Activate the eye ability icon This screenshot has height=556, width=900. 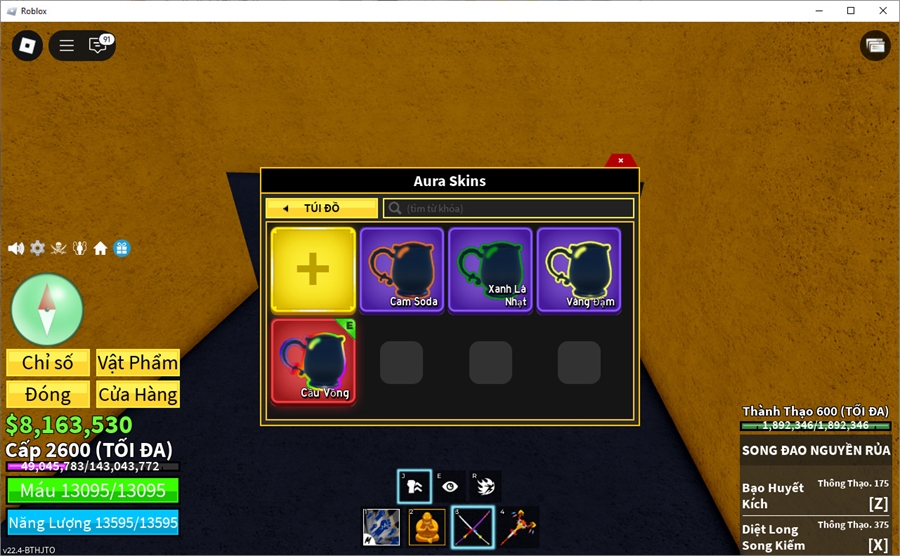pyautogui.click(x=451, y=486)
